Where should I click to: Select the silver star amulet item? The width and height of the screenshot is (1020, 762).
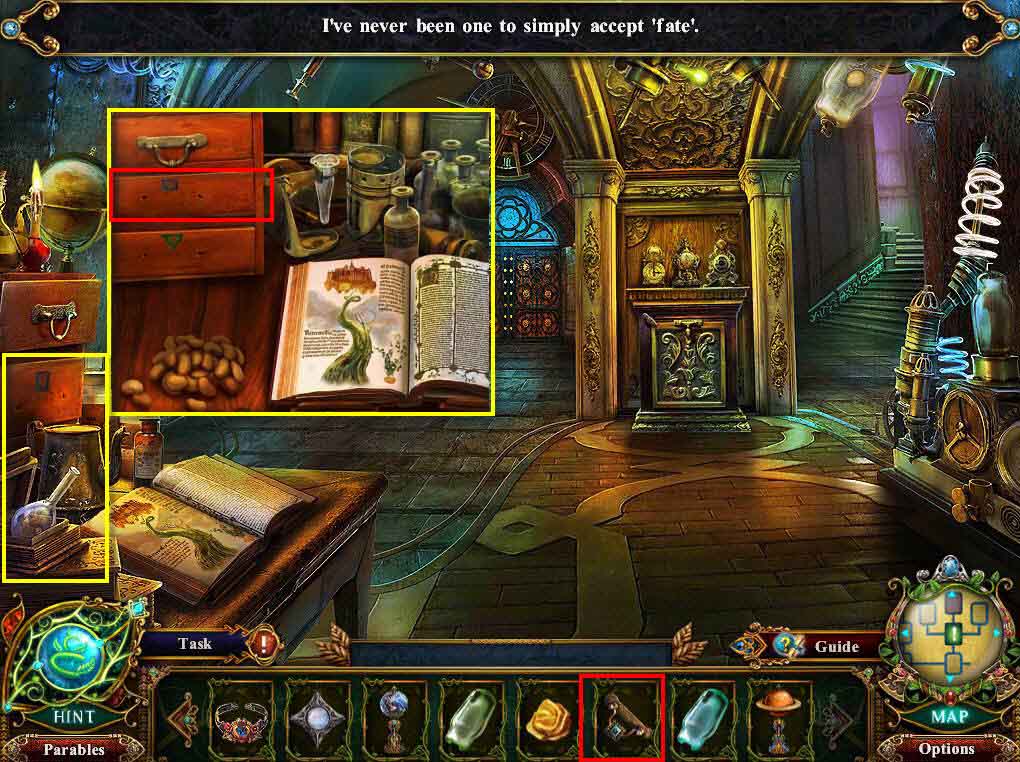pyautogui.click(x=319, y=717)
